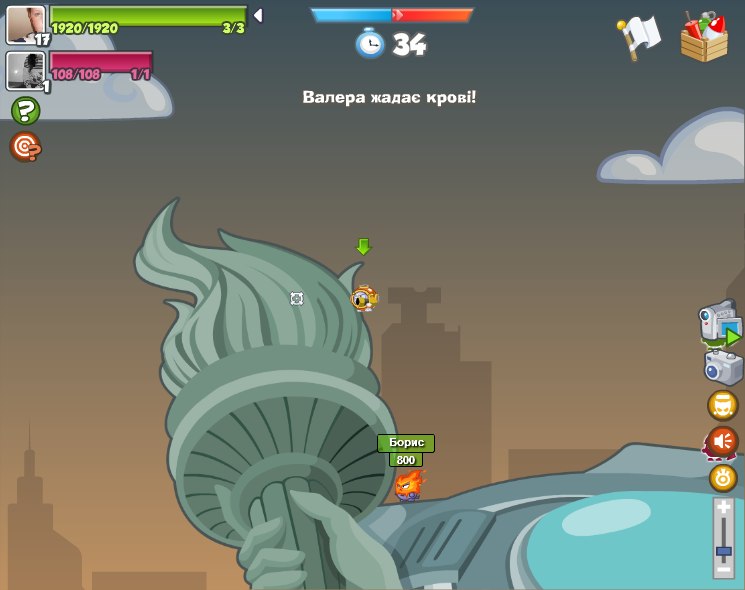Click the orange target hint button

25,147
